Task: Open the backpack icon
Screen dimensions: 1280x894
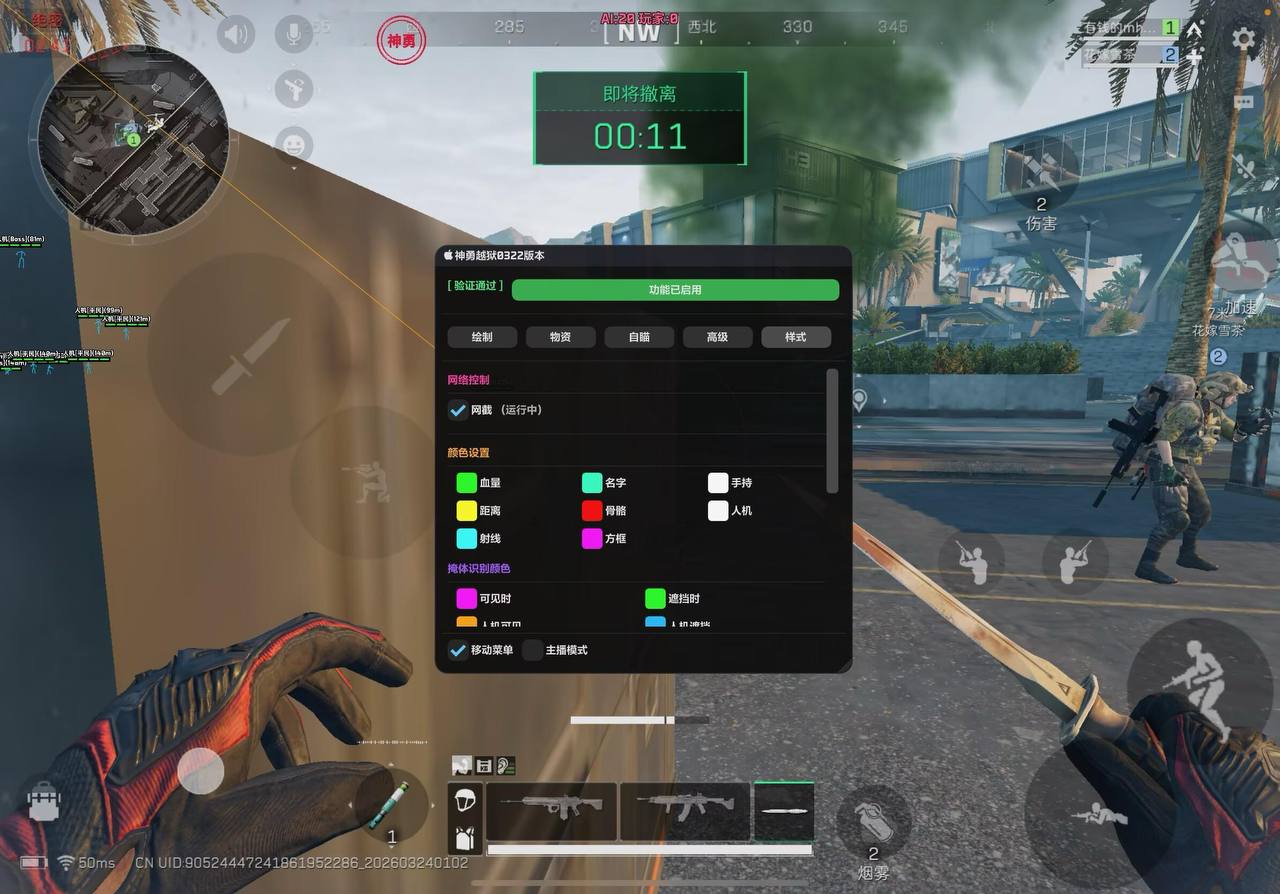Action: (44, 801)
